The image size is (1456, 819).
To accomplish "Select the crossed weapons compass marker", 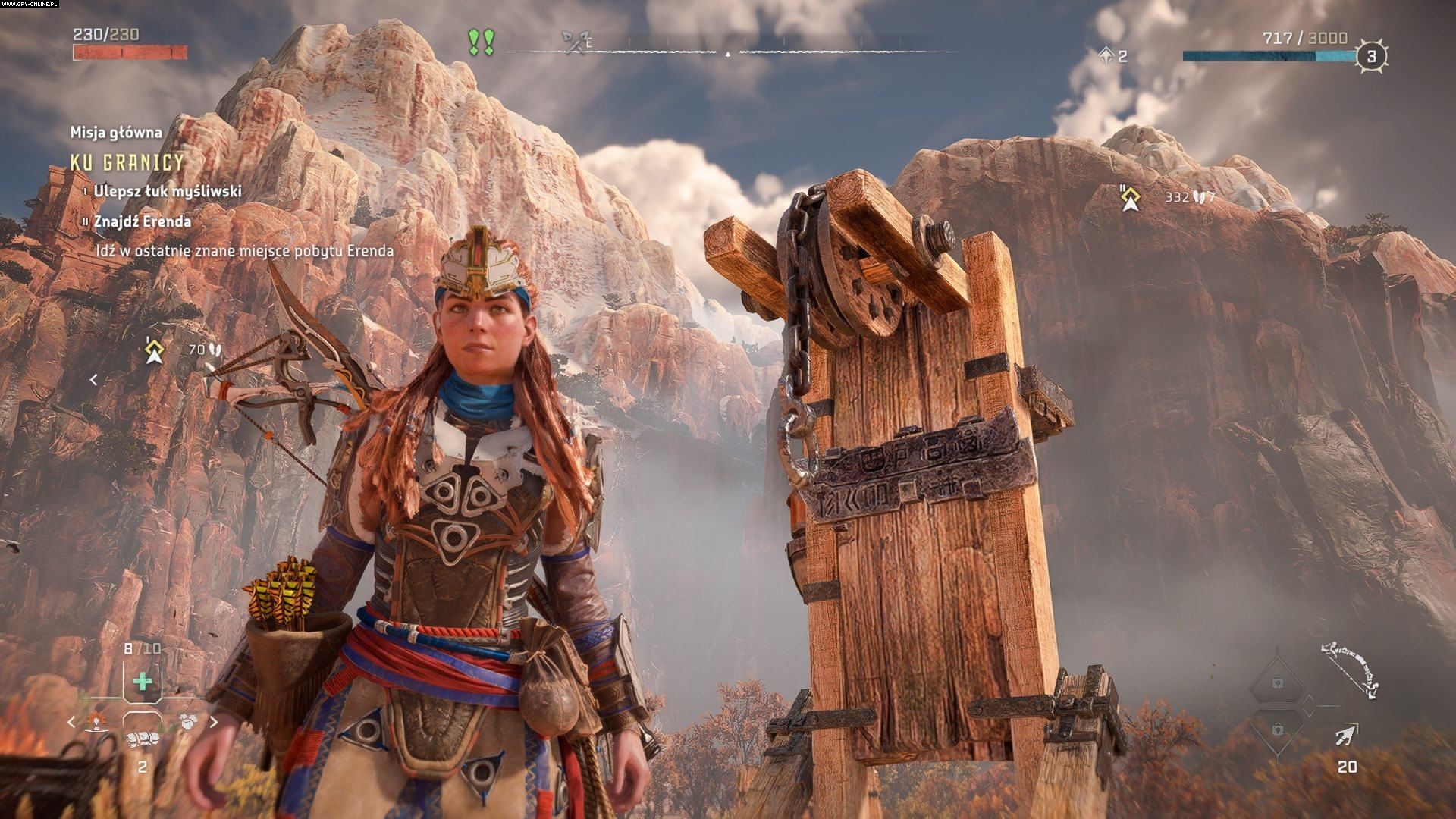I will pyautogui.click(x=573, y=42).
